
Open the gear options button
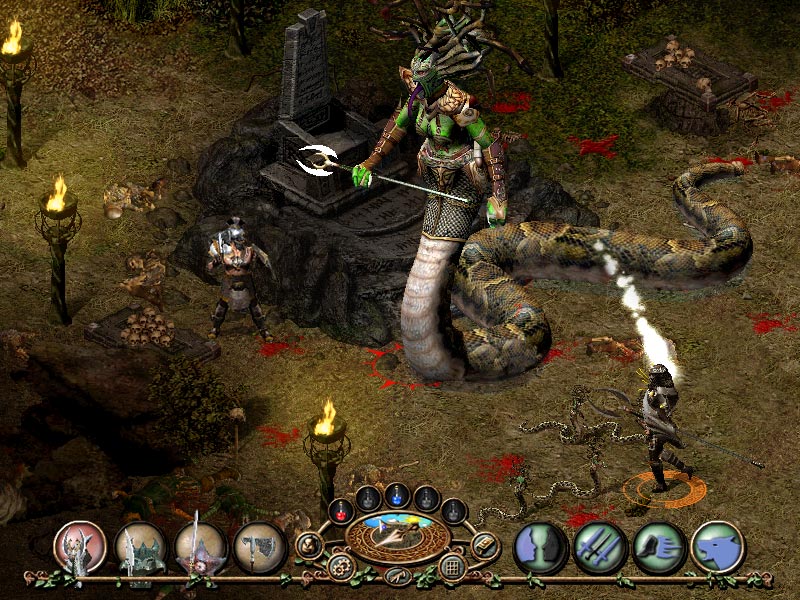click(x=341, y=567)
